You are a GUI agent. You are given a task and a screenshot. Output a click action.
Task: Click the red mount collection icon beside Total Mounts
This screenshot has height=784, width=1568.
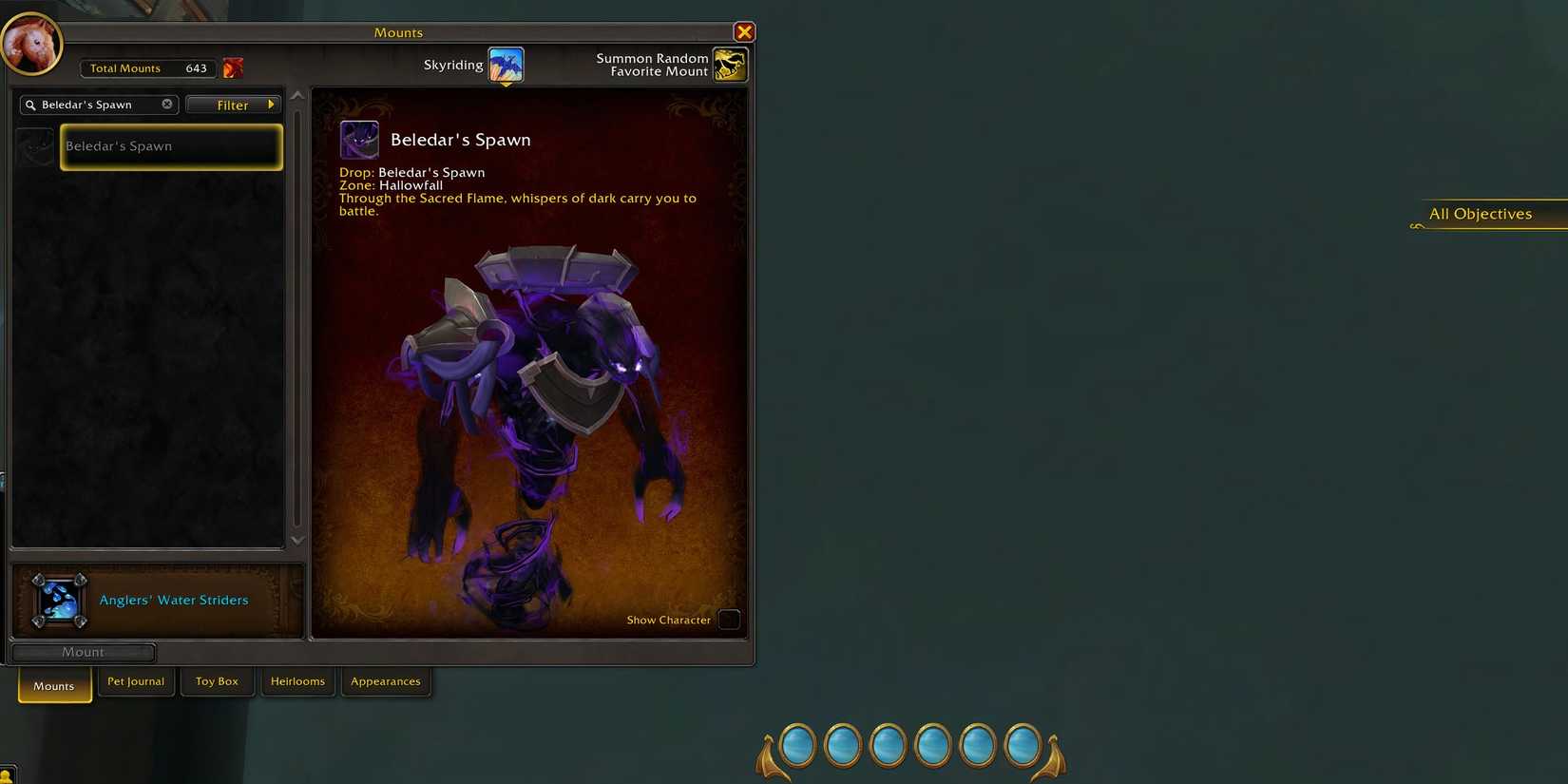coord(233,67)
